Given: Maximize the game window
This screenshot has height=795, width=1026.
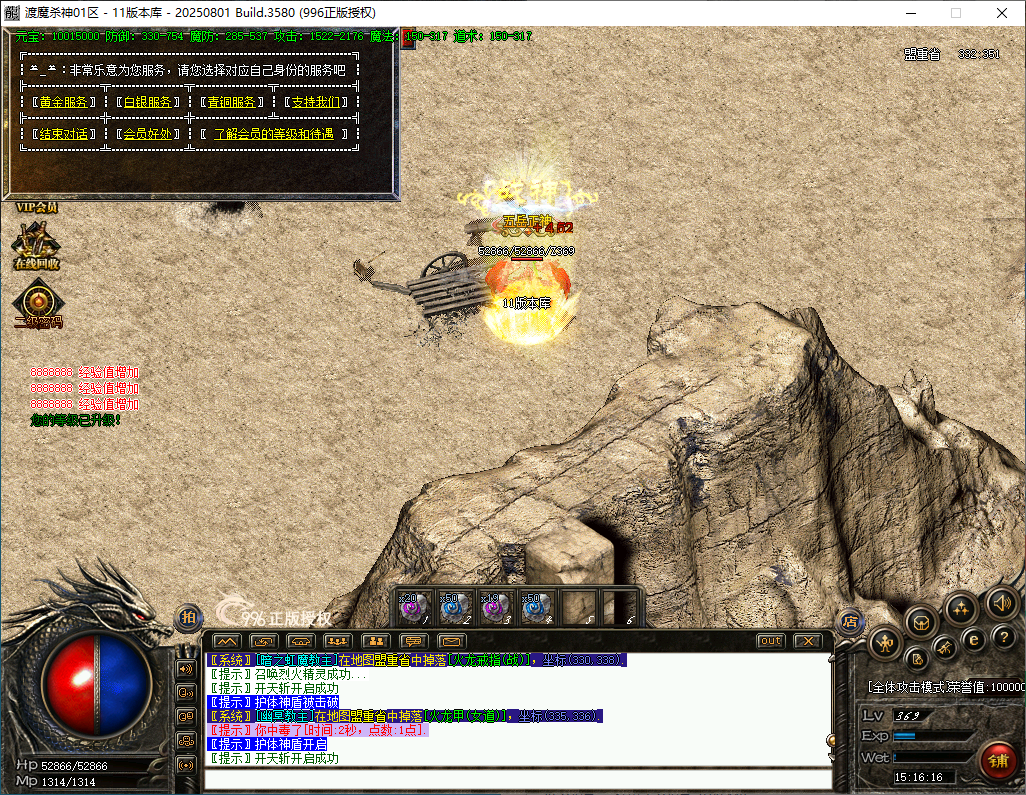Looking at the screenshot, I should point(955,13).
